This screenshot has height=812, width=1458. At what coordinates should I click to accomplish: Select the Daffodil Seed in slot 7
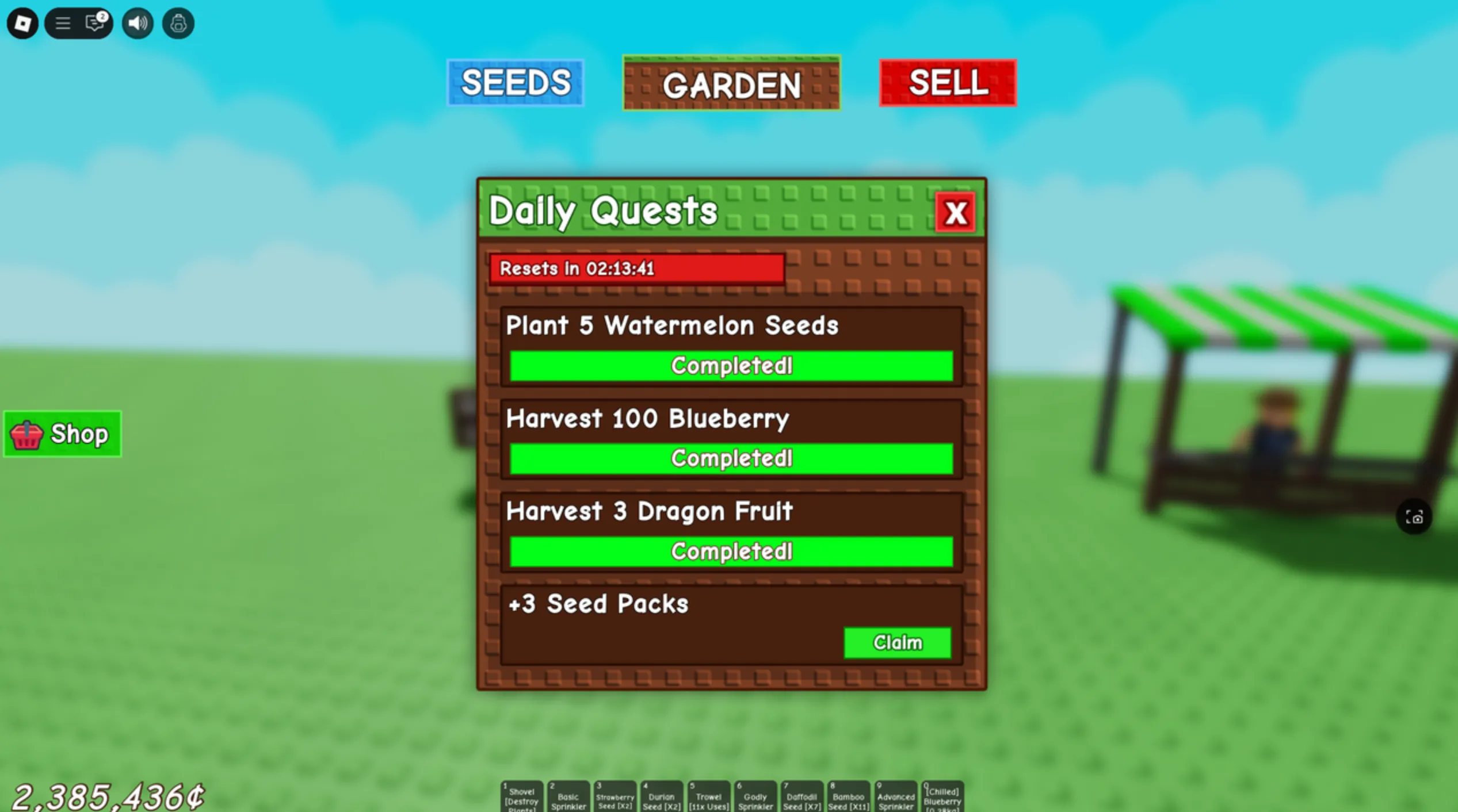click(x=802, y=796)
